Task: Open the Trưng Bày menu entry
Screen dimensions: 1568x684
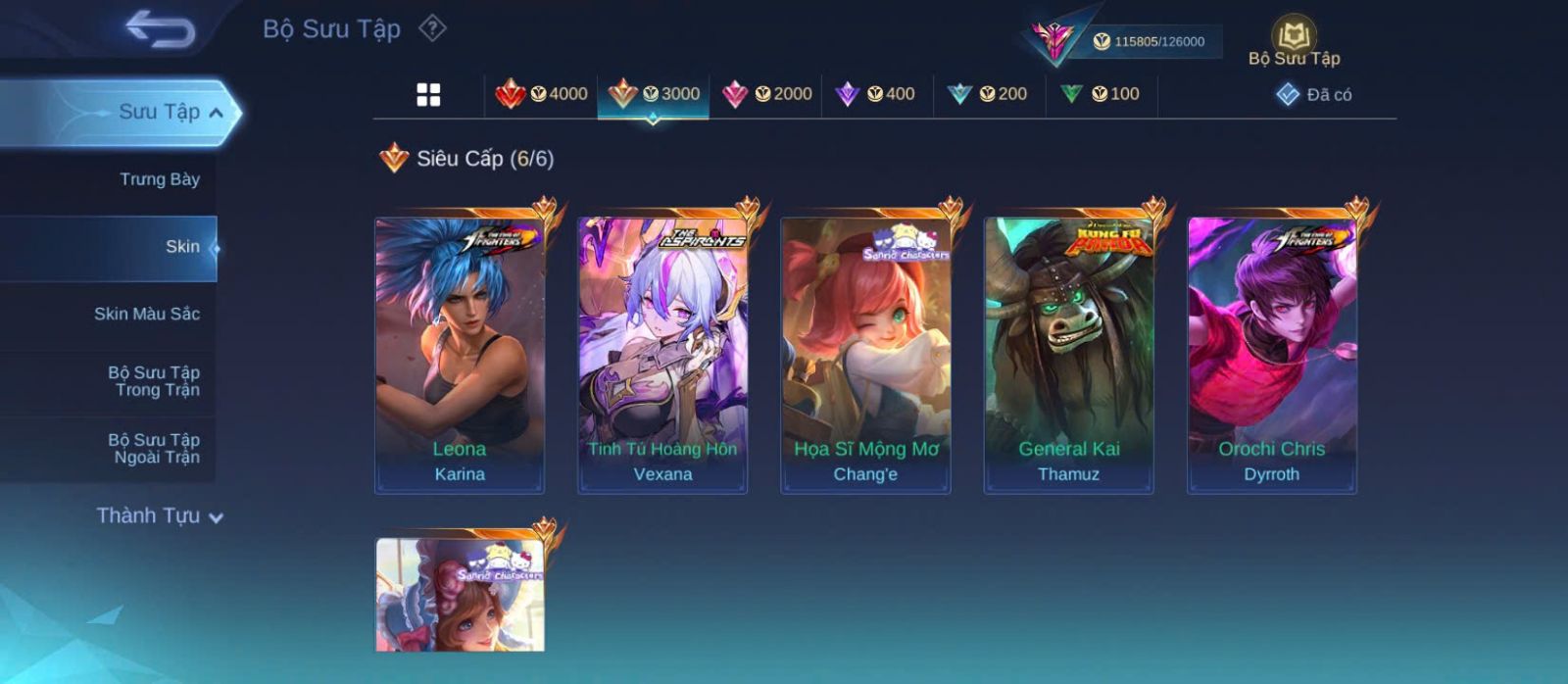Action: tap(159, 179)
